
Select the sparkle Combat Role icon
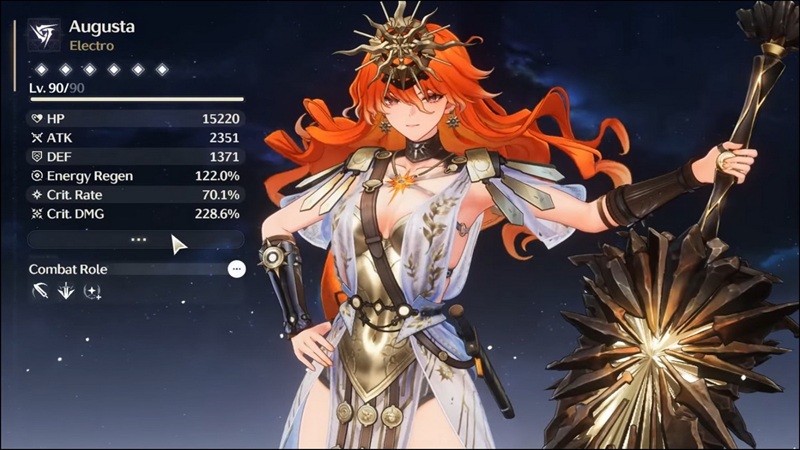tap(92, 291)
